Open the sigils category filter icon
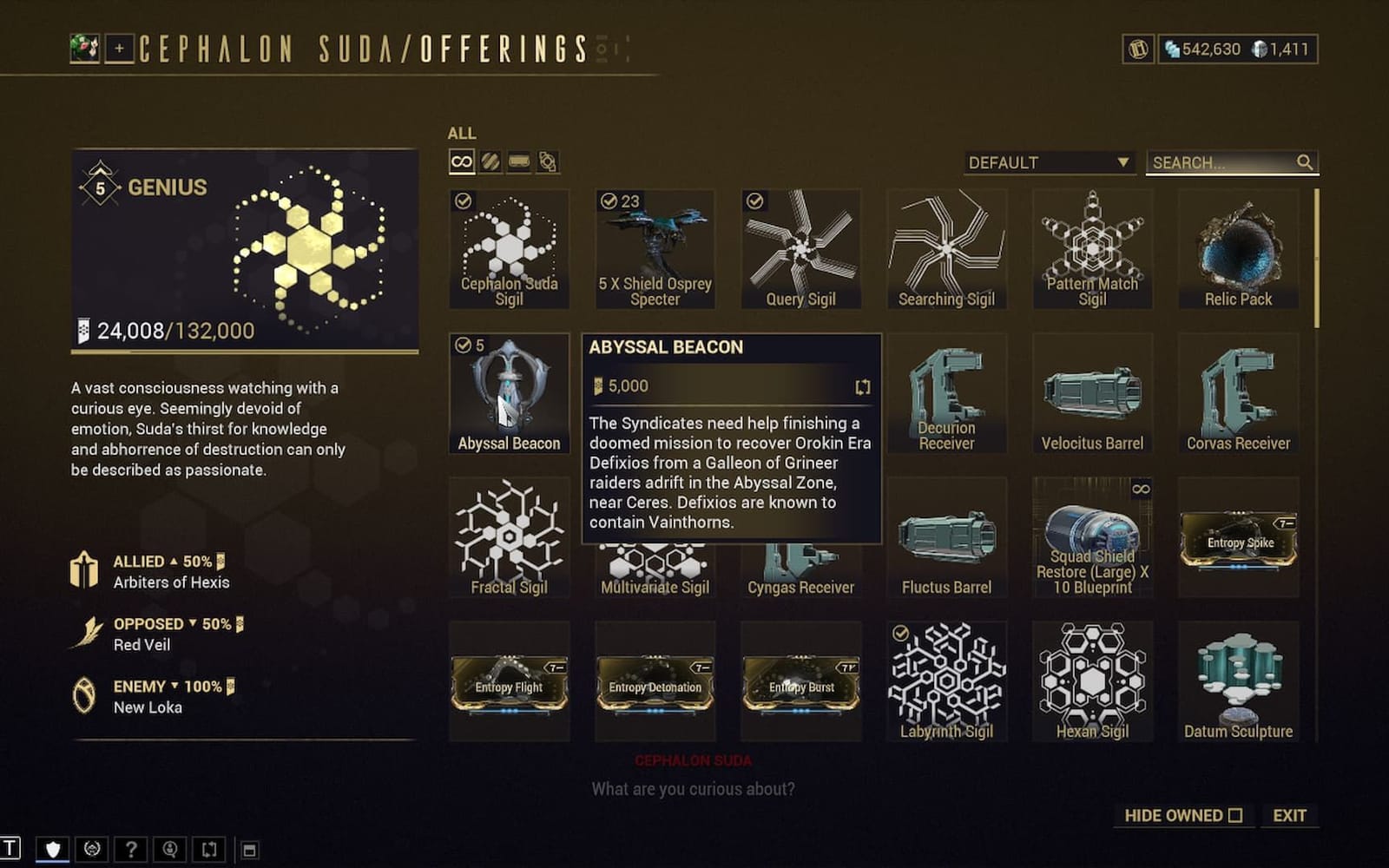Screen dimensions: 1389x868 (x=491, y=161)
